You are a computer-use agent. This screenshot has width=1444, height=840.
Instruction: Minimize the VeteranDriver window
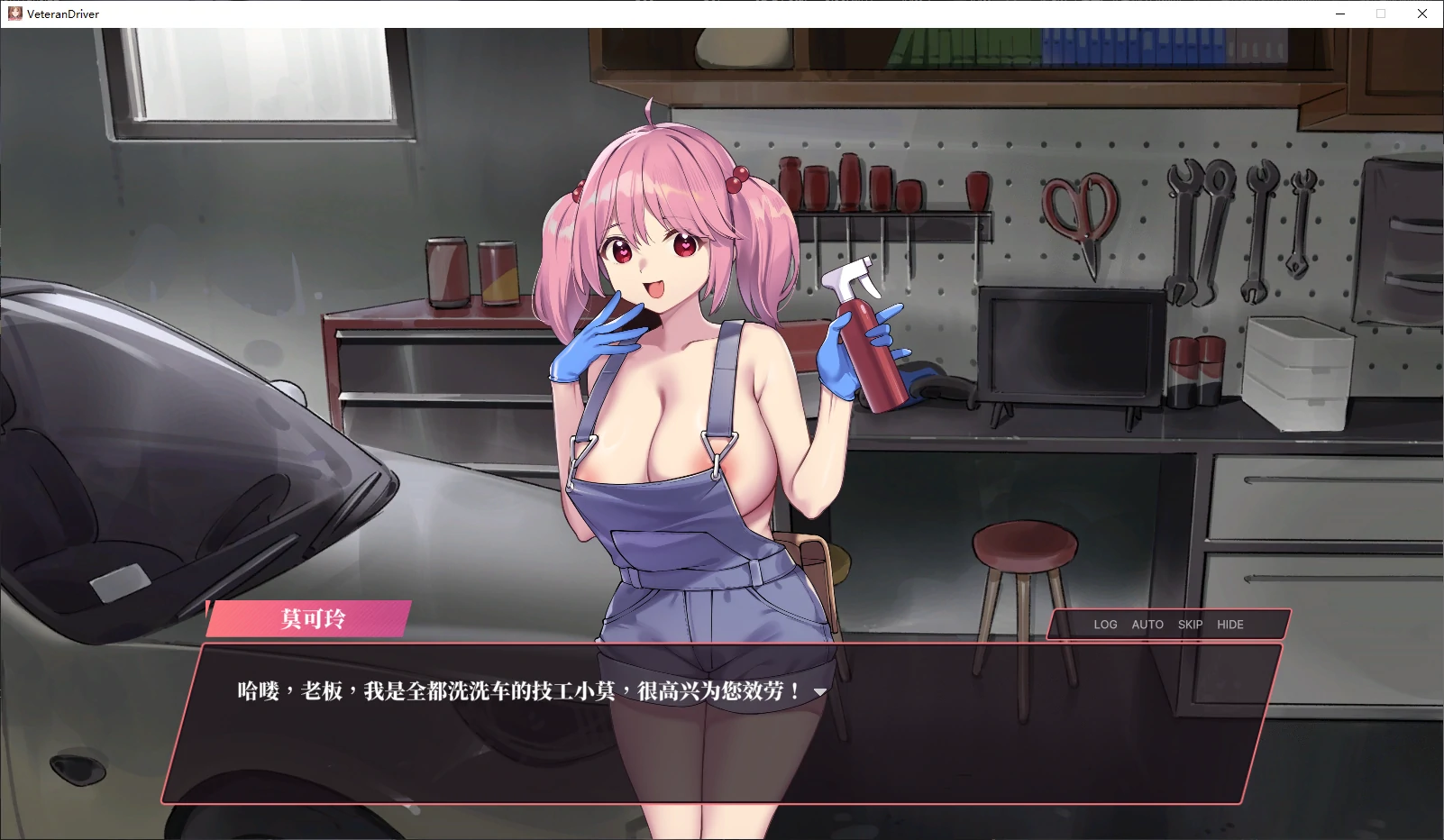[x=1340, y=14]
